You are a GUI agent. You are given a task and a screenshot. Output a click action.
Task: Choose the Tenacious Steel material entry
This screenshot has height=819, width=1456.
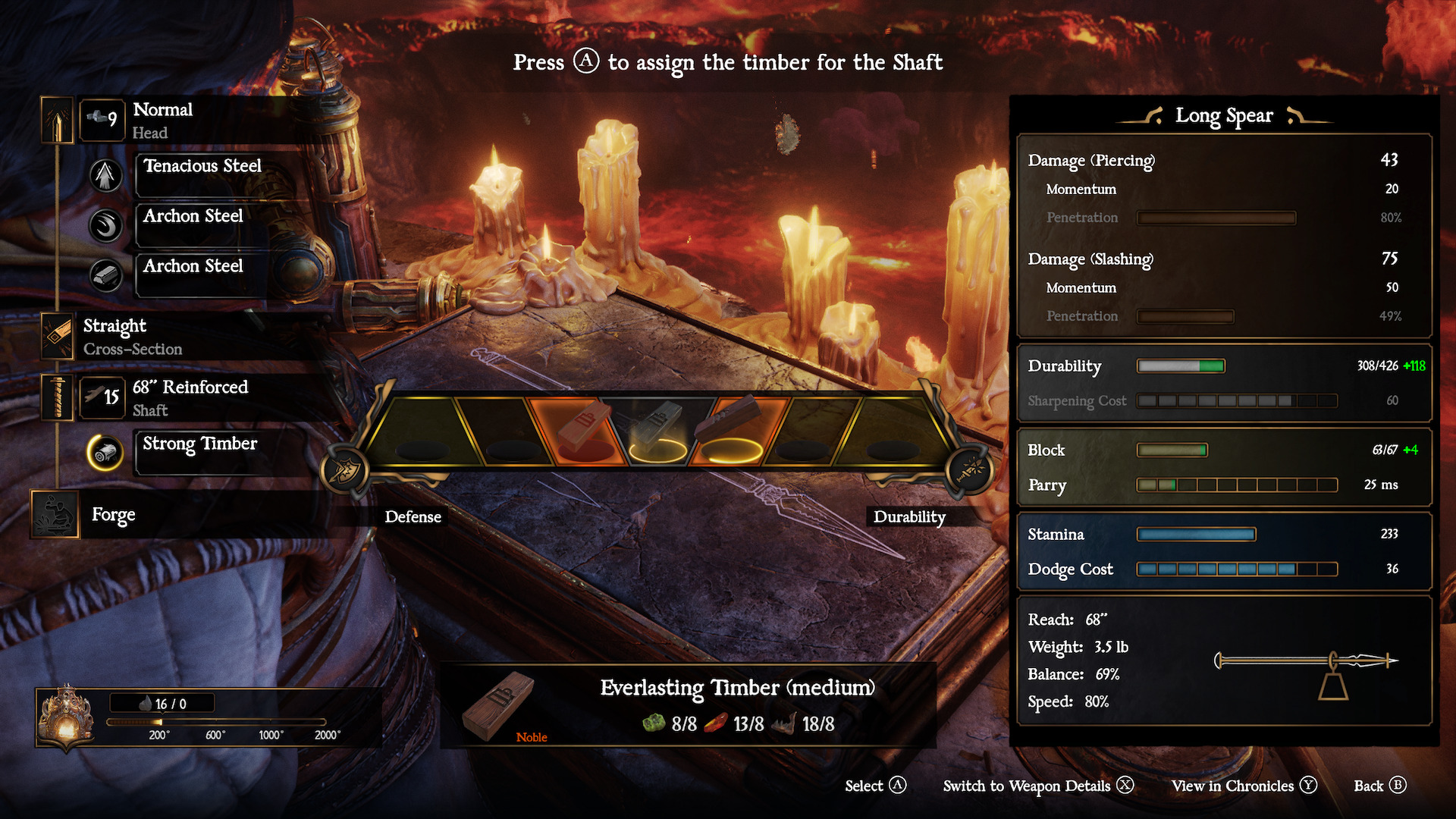pos(202,167)
